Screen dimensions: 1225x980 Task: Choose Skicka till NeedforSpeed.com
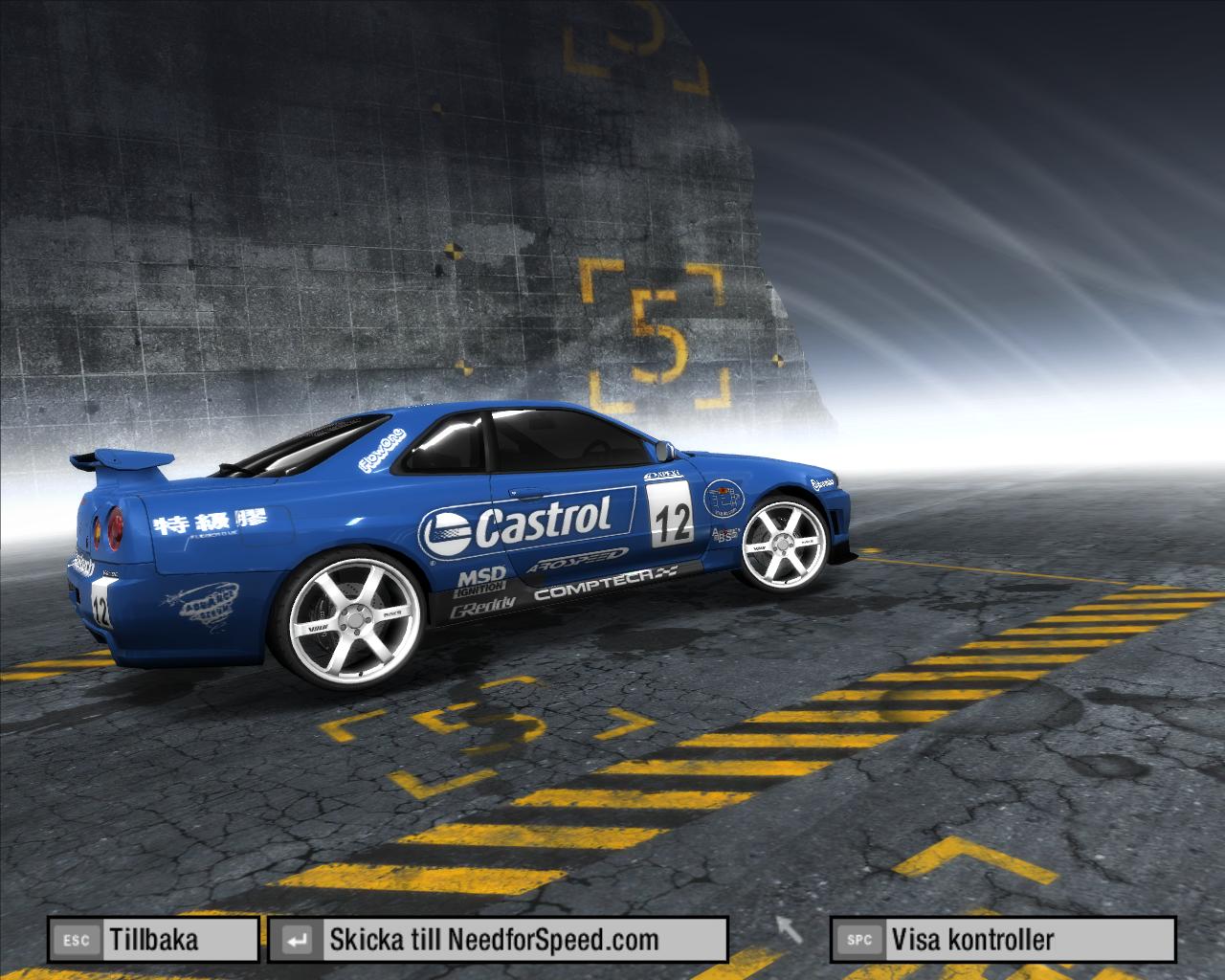(x=497, y=940)
